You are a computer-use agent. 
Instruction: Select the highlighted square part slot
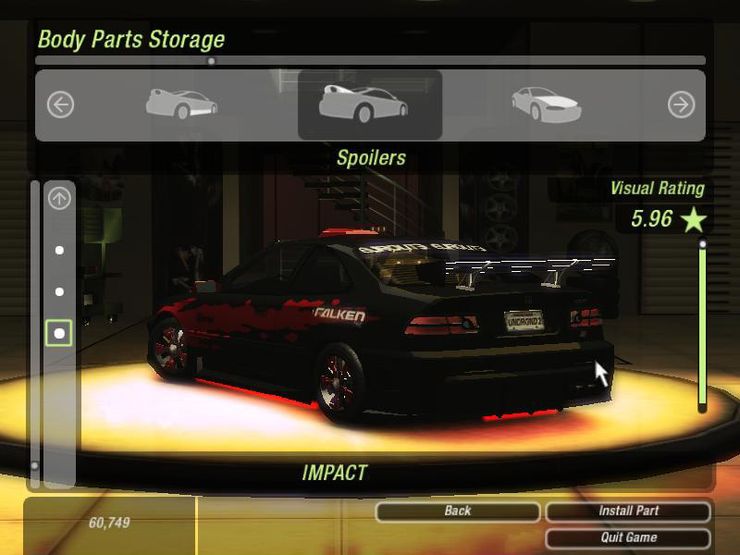[60, 333]
